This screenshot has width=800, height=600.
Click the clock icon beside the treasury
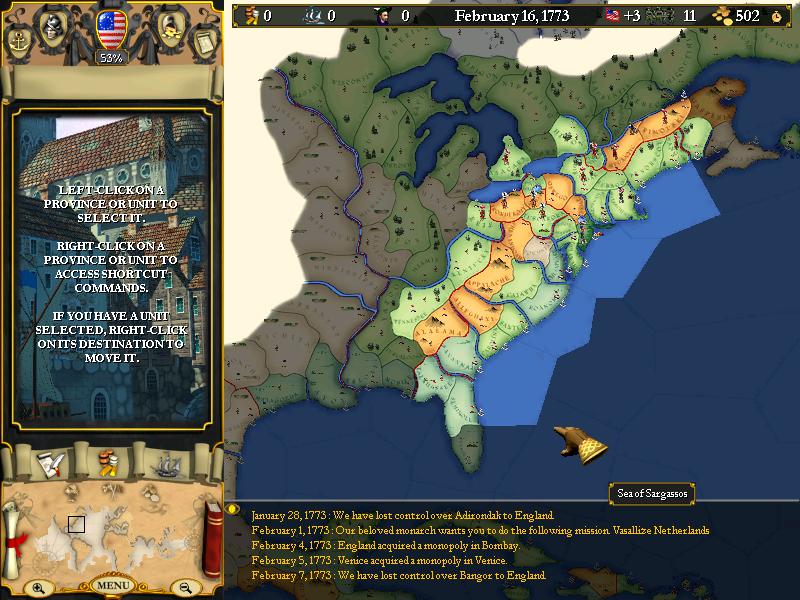(x=776, y=16)
